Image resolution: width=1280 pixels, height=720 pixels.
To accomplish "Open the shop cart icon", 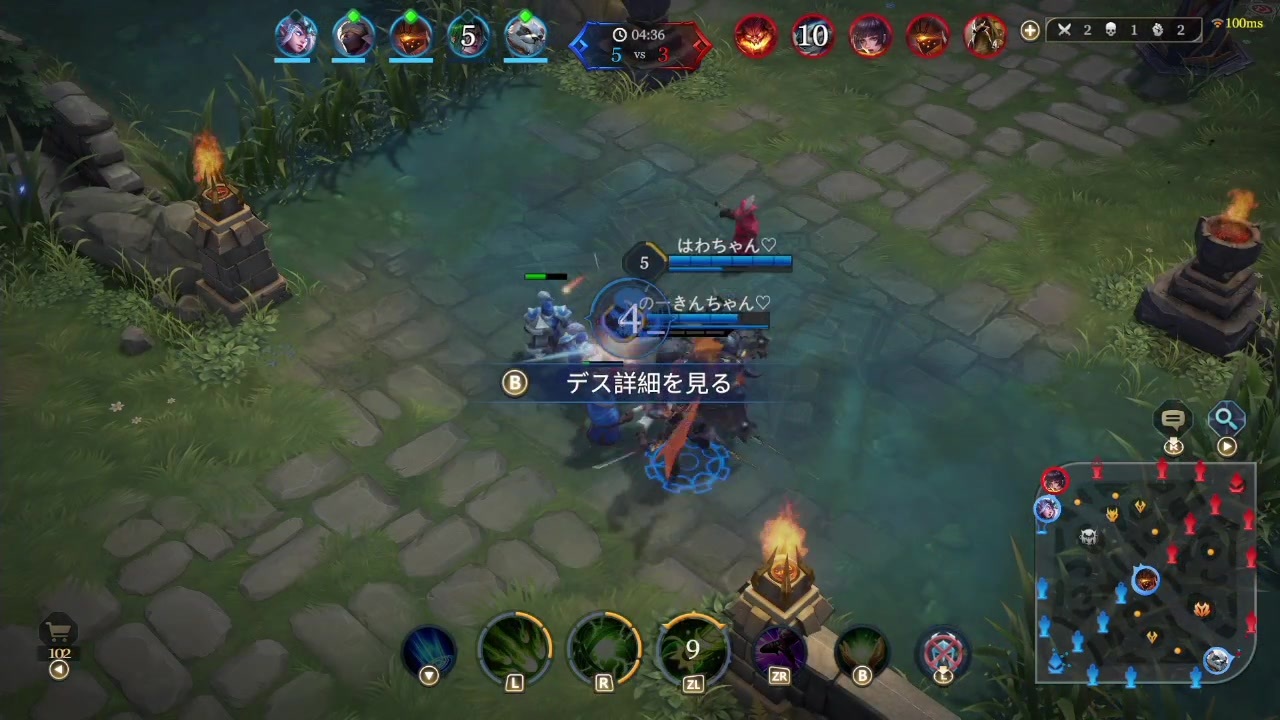I will (x=58, y=630).
